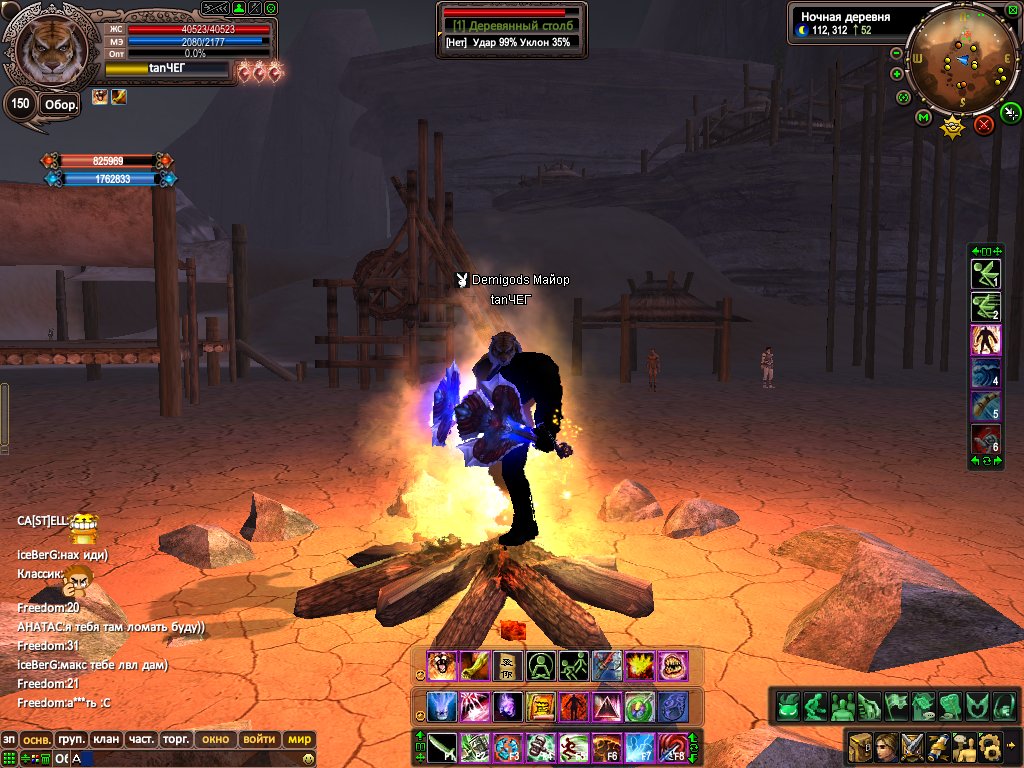Use the F5 running figure skill
Viewport: 1024px width, 768px height.
[574, 747]
